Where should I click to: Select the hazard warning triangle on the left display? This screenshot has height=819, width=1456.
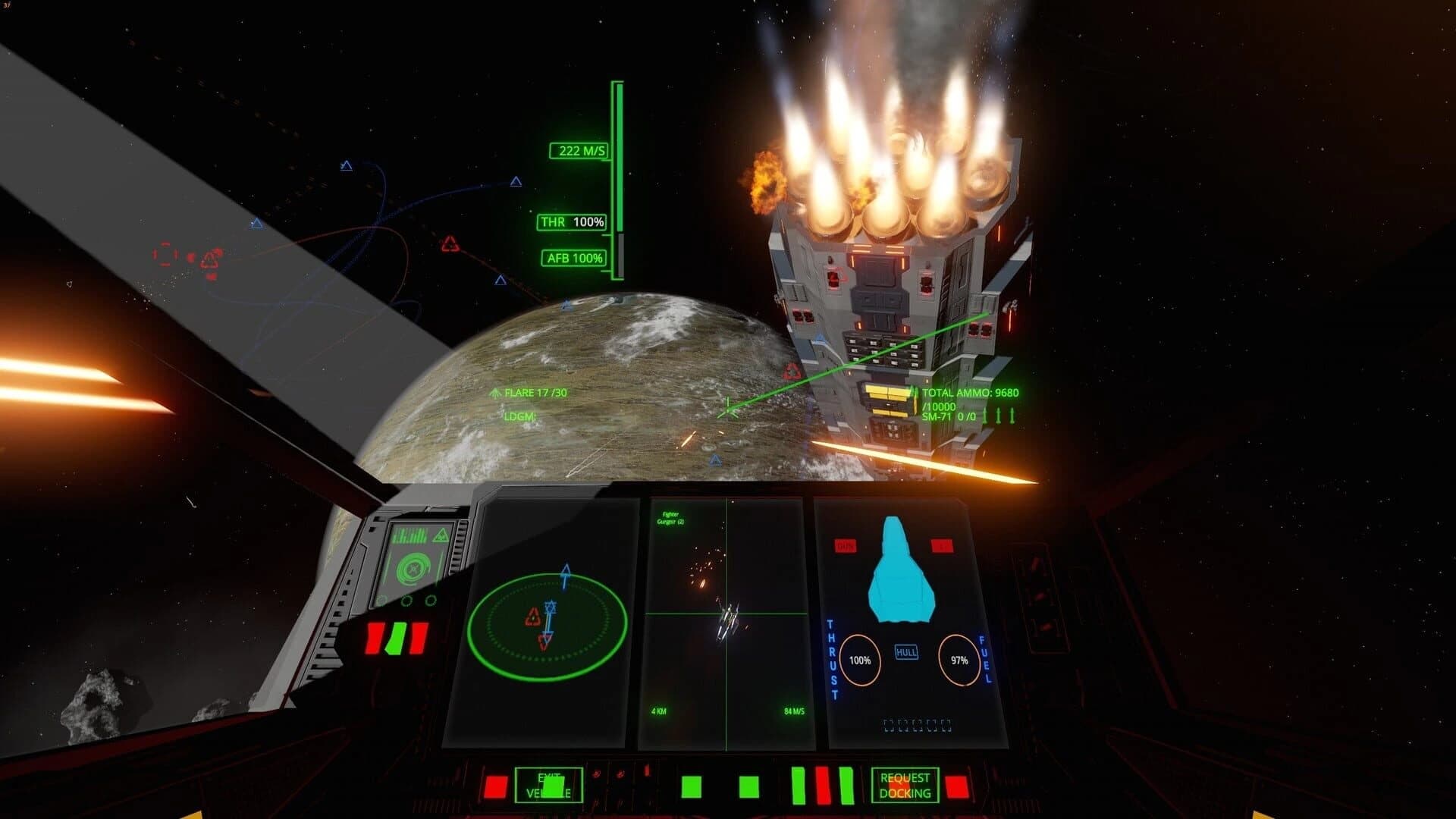[x=441, y=535]
